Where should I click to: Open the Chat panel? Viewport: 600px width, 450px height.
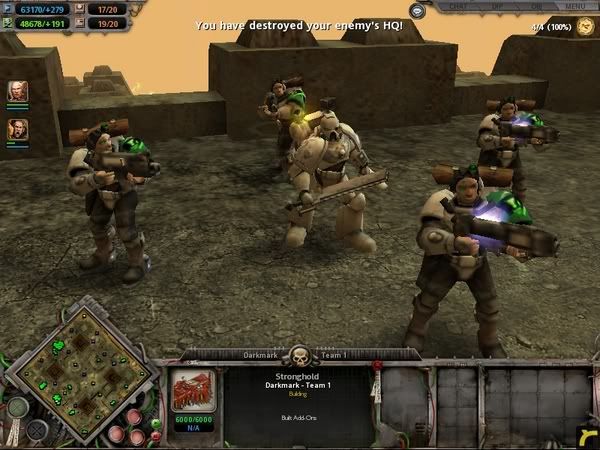coord(459,6)
